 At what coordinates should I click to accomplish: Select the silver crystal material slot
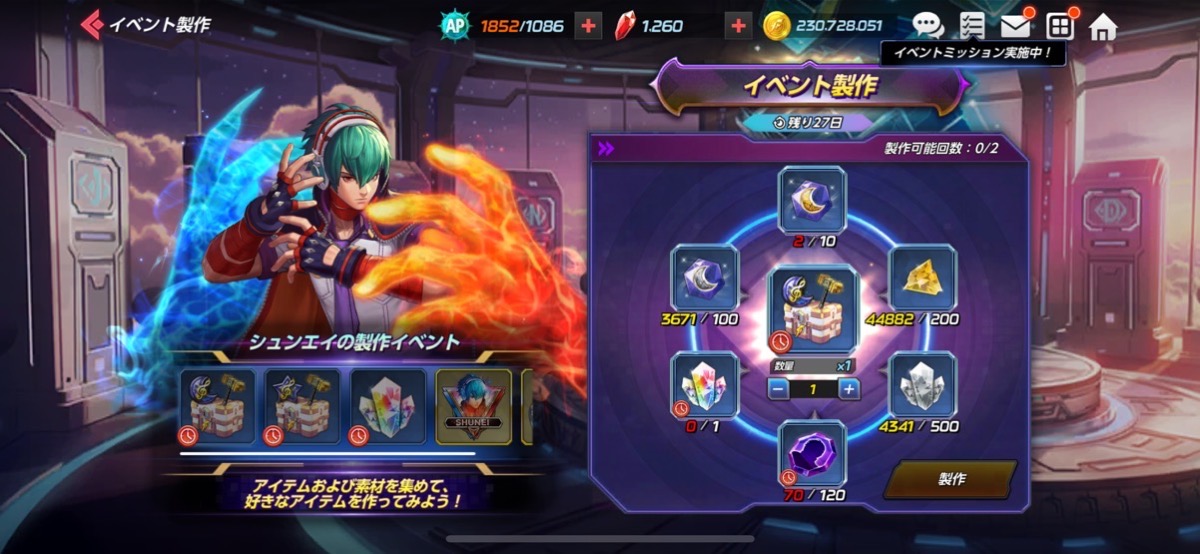(922, 385)
